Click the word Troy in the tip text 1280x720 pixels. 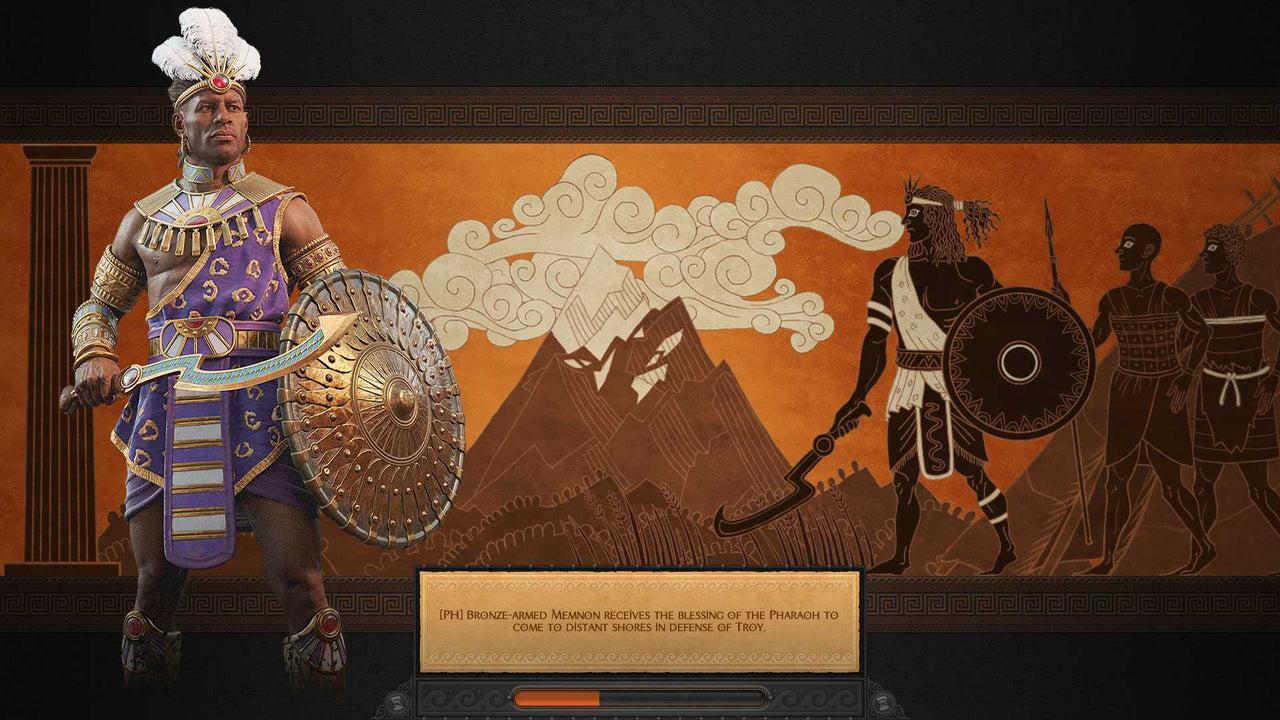click(752, 630)
